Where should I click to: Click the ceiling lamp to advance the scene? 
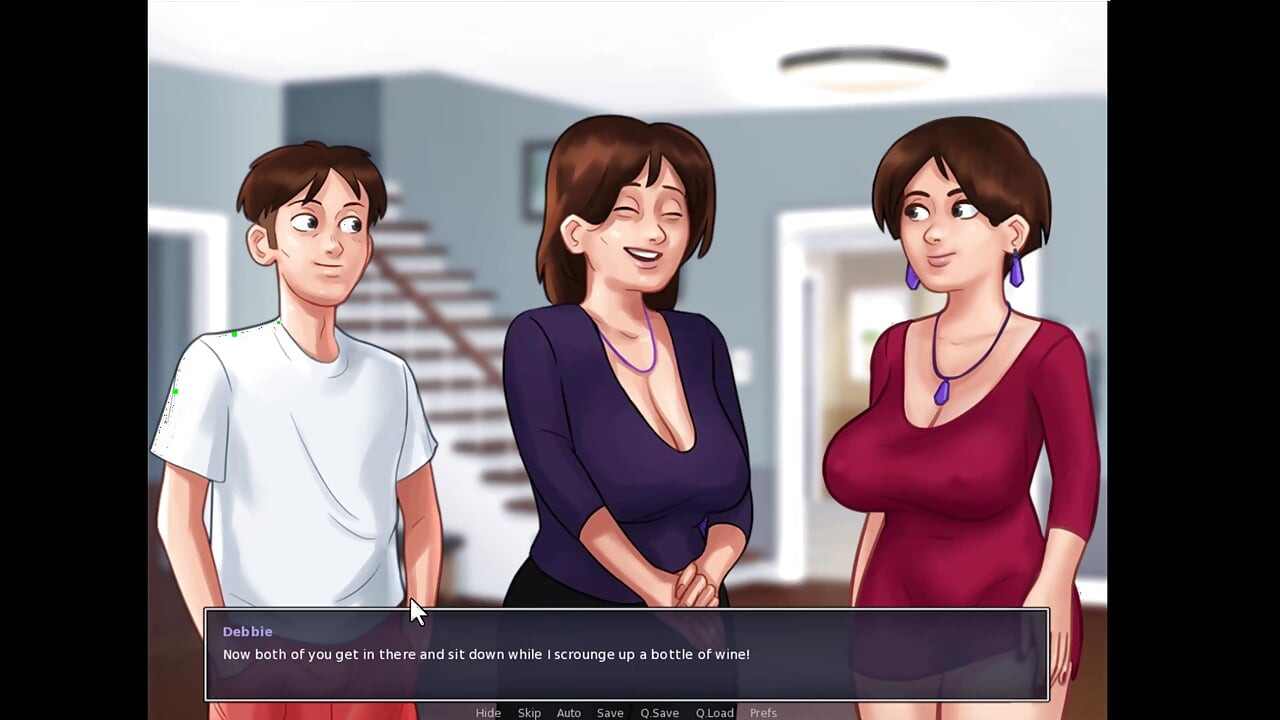click(862, 62)
